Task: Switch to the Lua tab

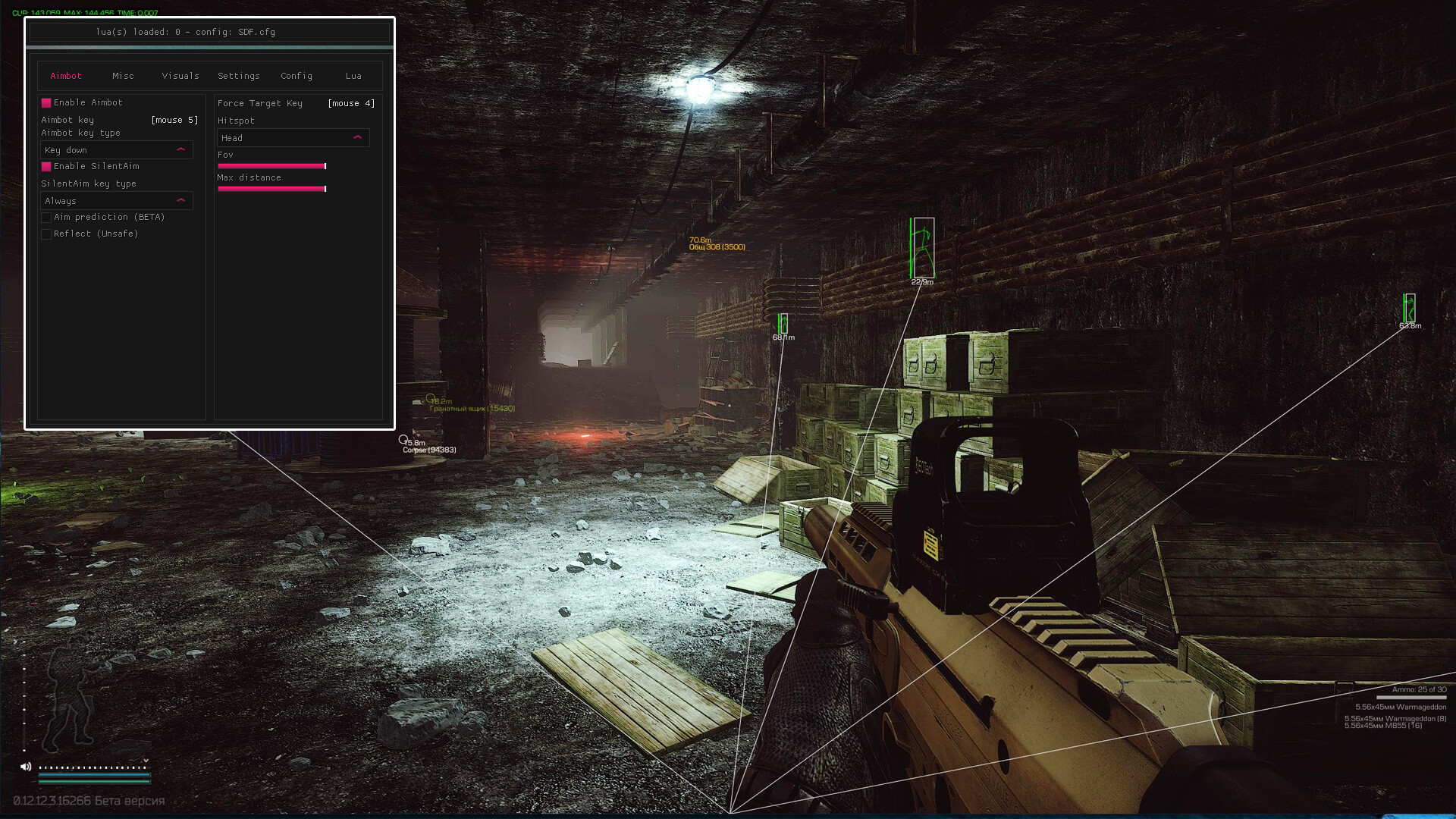Action: pos(353,76)
